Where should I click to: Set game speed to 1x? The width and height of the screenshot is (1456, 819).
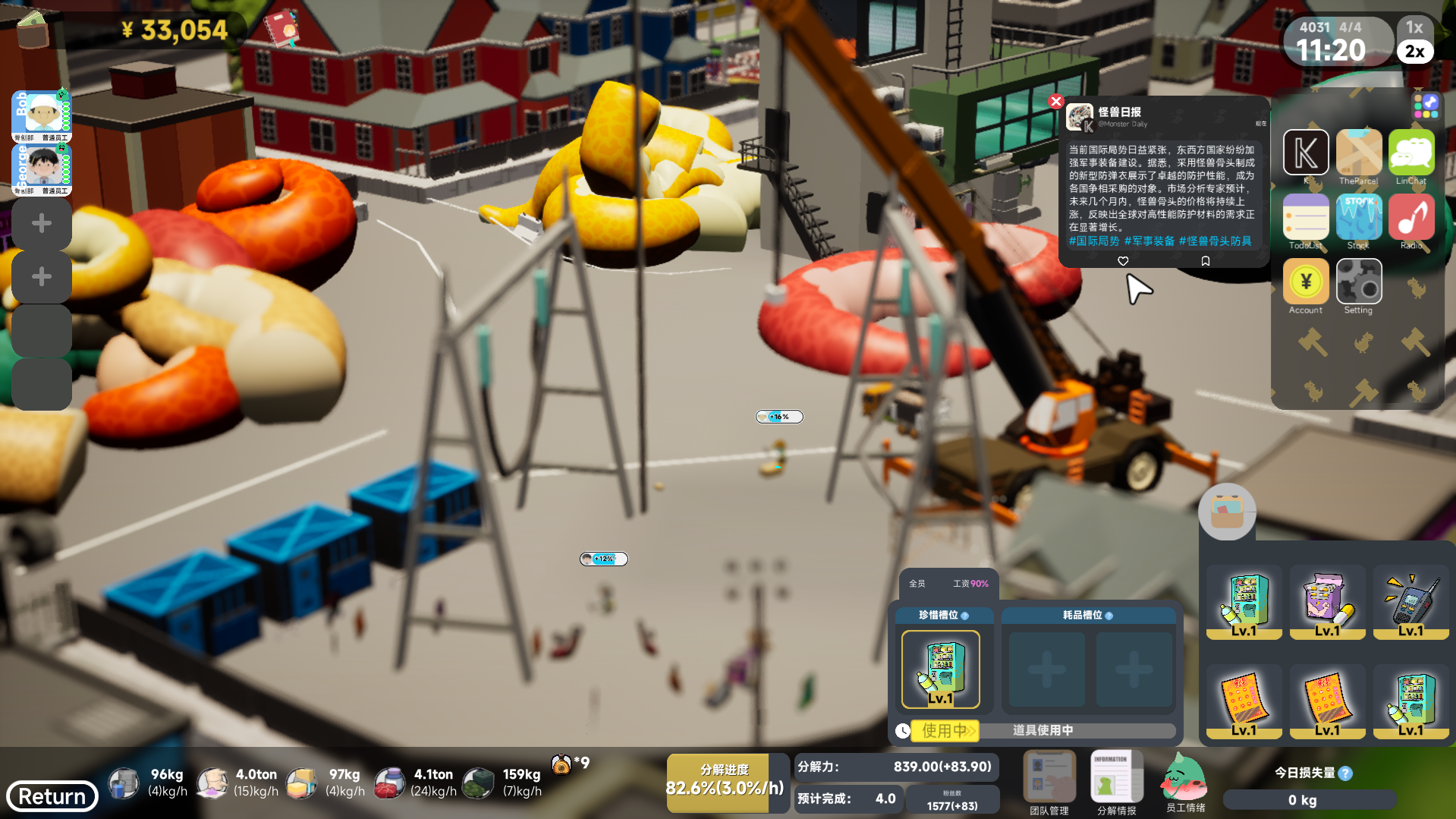pyautogui.click(x=1414, y=27)
